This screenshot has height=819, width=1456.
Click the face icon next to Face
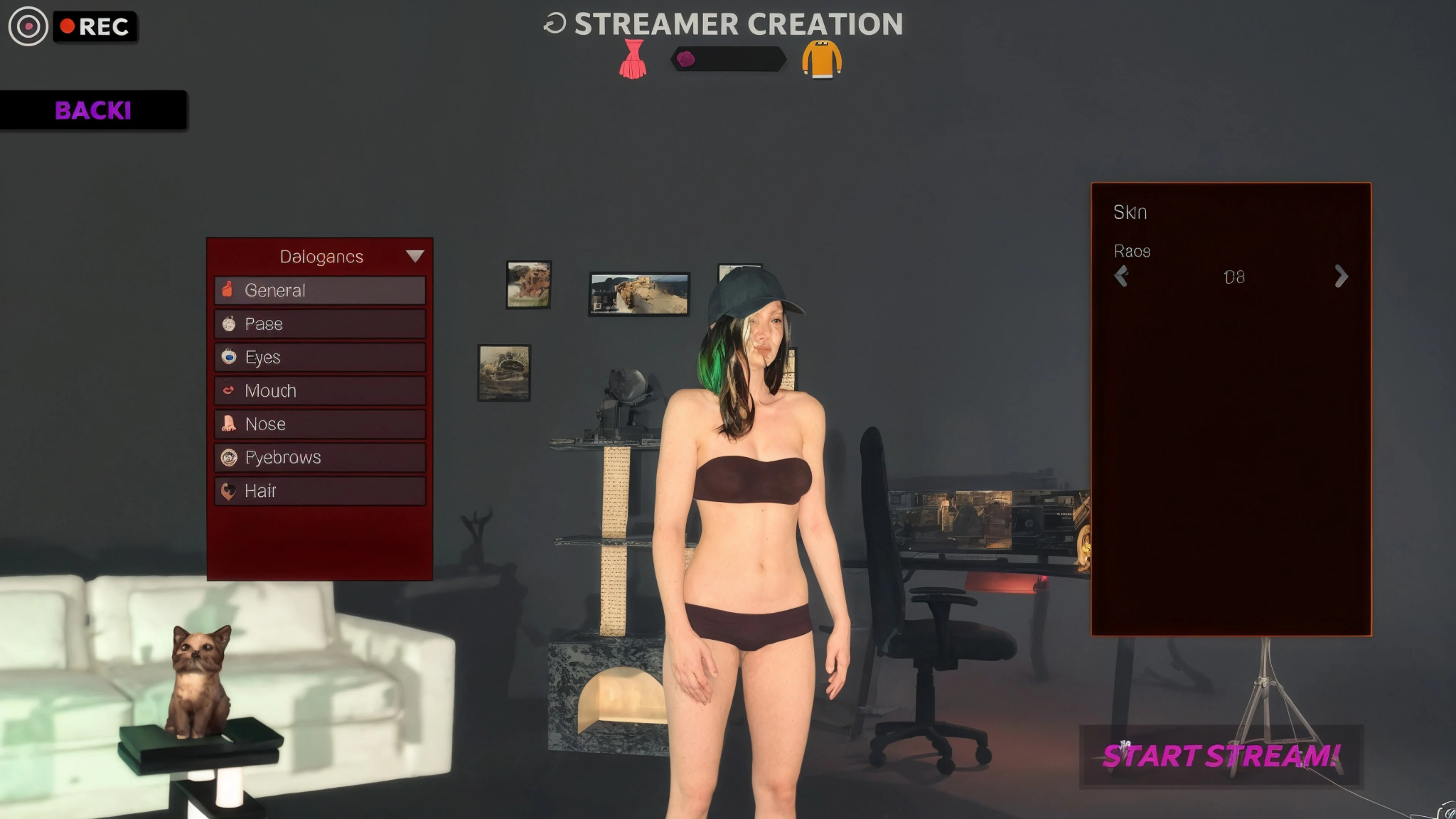coord(228,323)
